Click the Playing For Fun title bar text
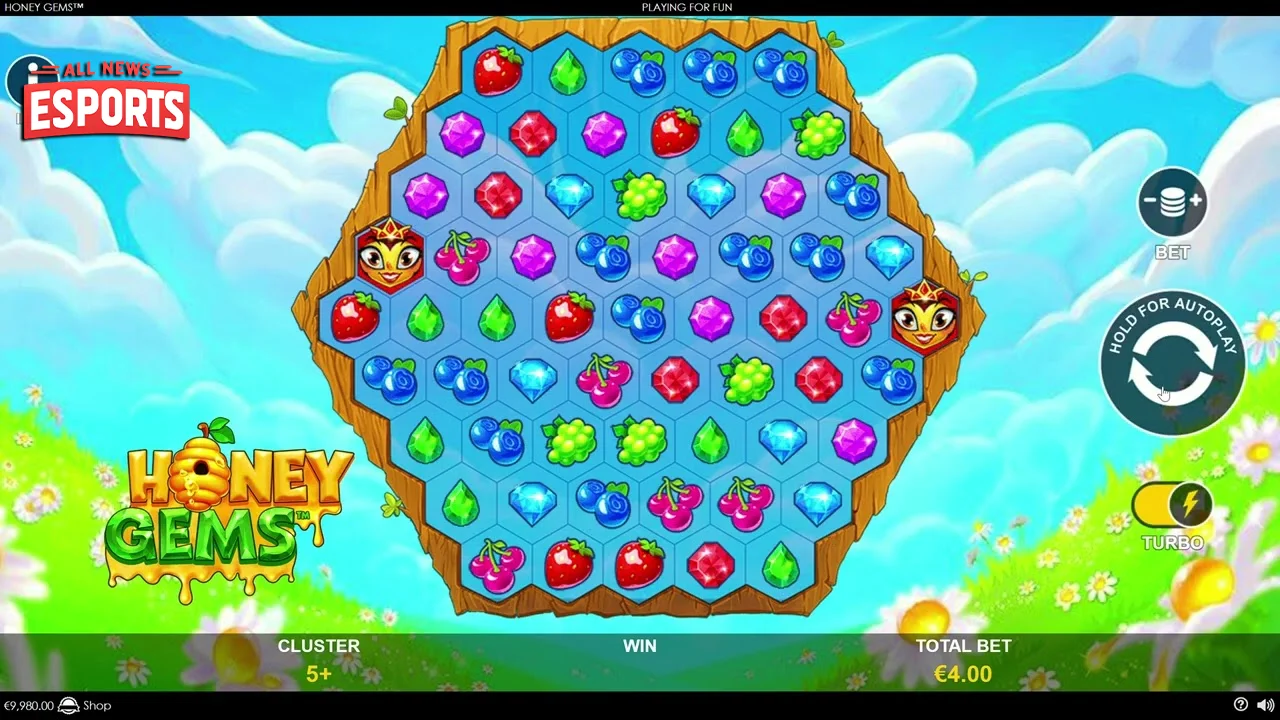 [x=687, y=7]
